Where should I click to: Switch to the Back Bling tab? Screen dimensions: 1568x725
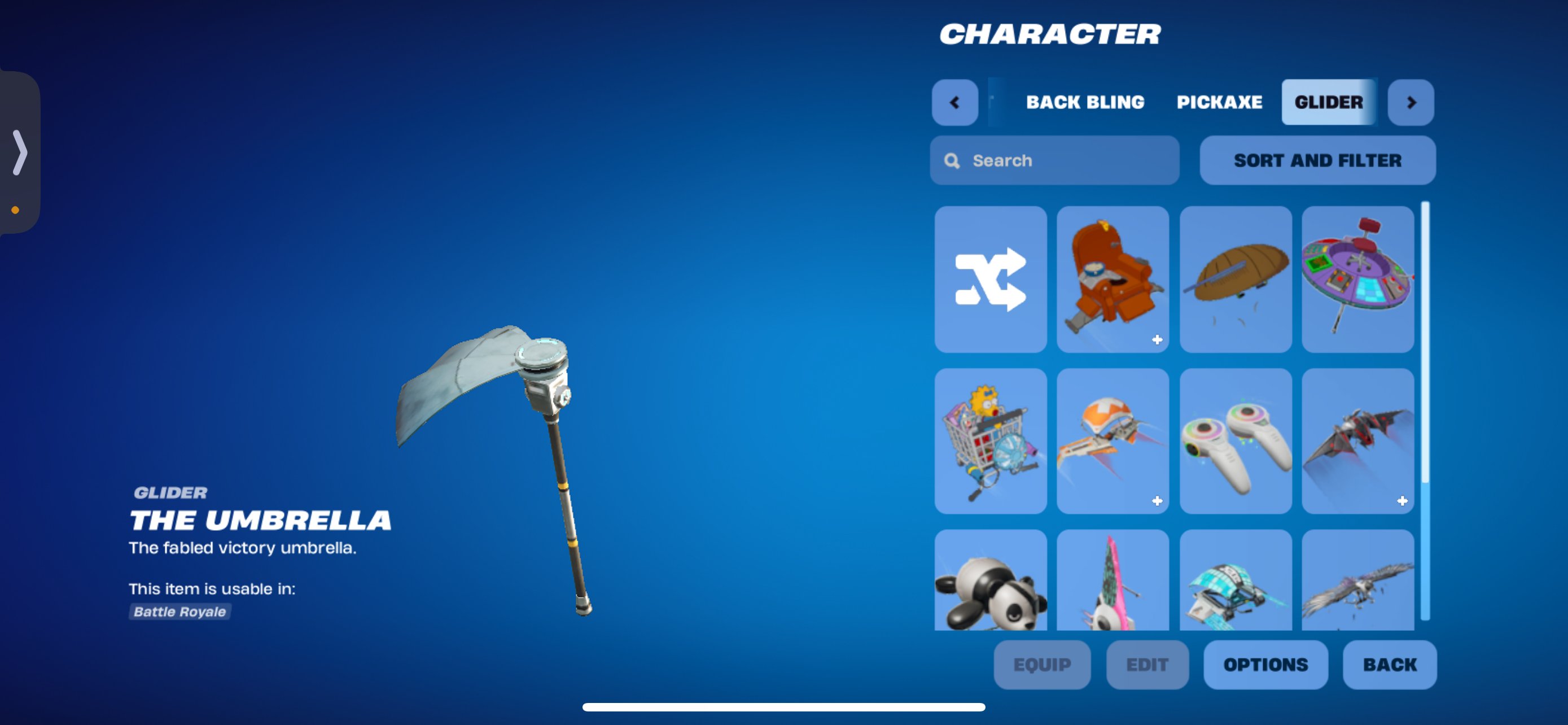coord(1086,102)
